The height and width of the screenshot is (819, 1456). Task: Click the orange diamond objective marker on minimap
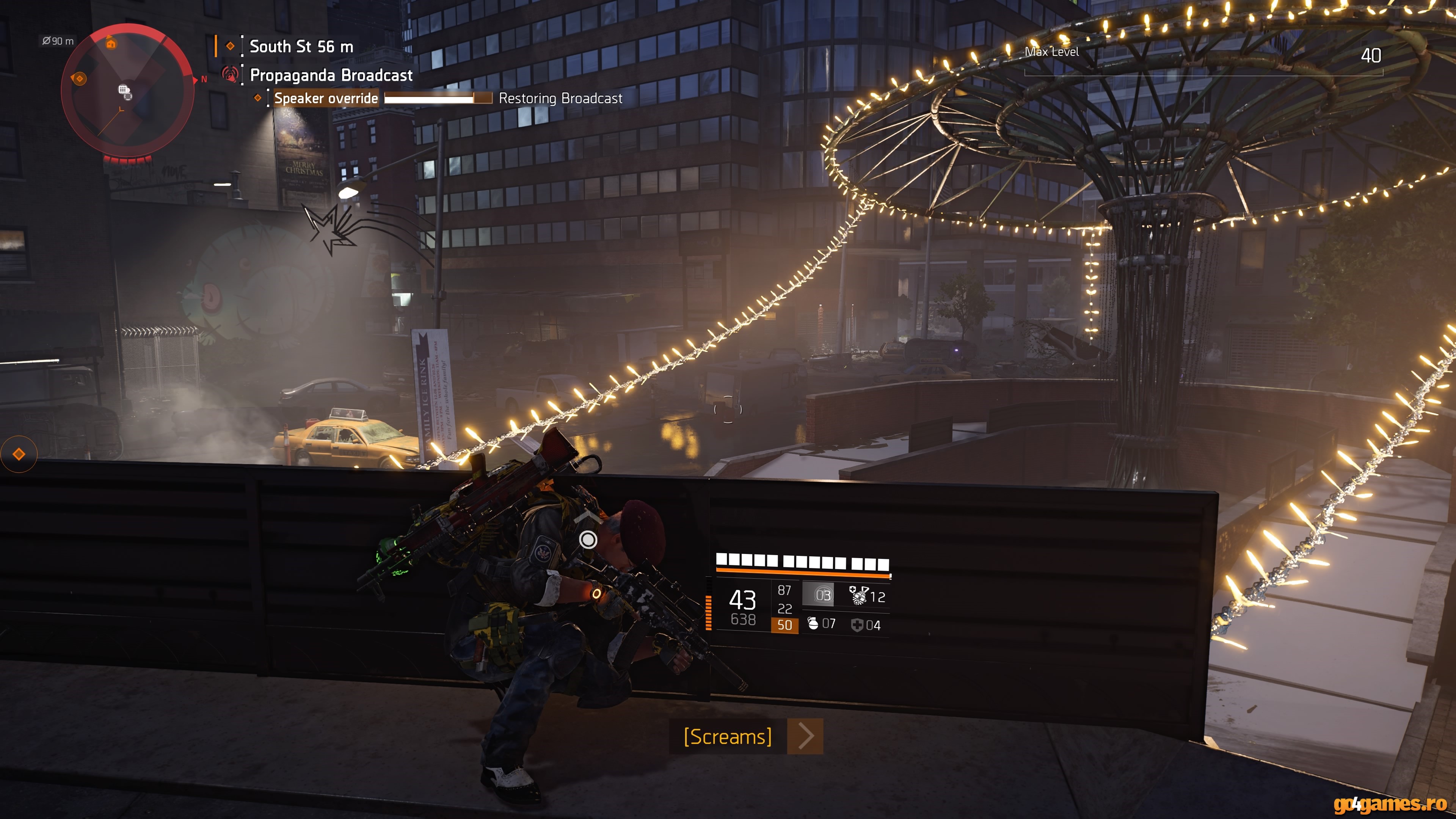click(79, 78)
